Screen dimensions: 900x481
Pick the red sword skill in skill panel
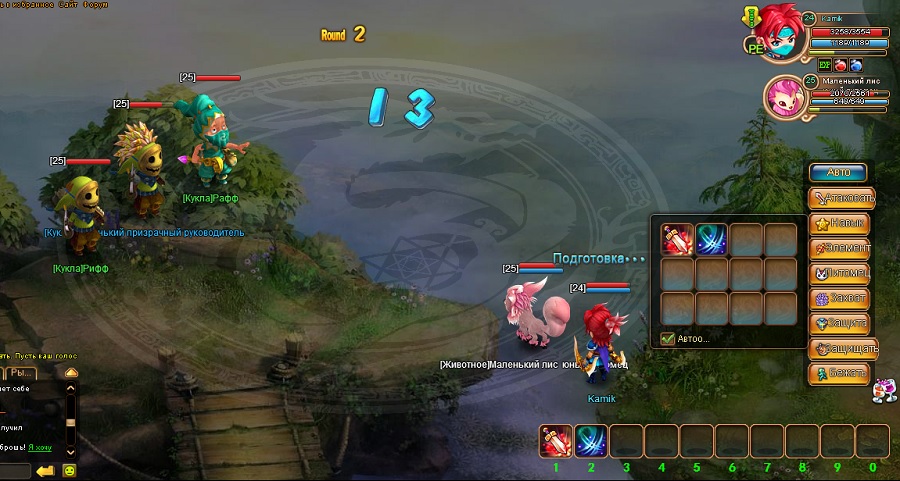[678, 240]
